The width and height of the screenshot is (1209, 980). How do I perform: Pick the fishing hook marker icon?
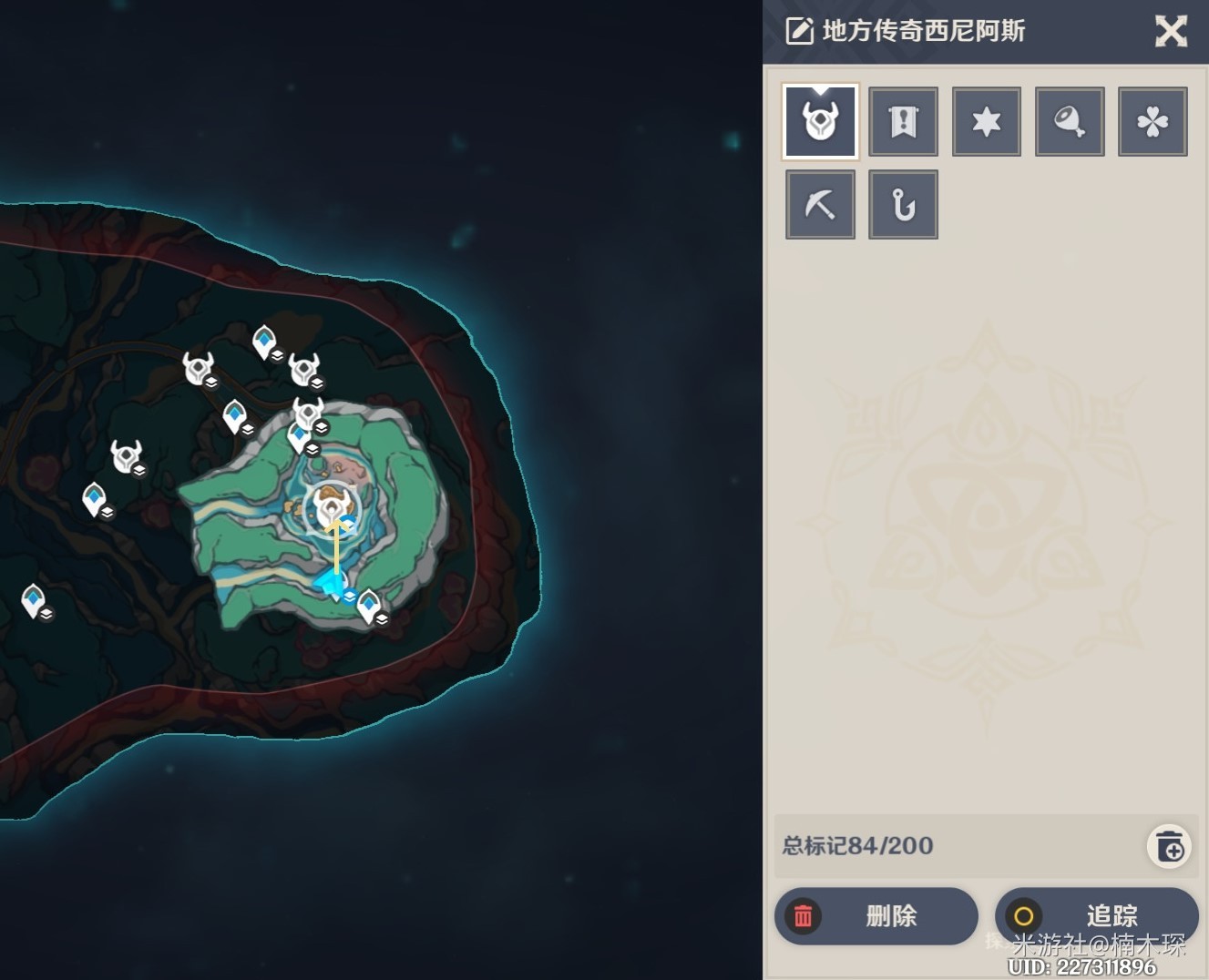903,204
